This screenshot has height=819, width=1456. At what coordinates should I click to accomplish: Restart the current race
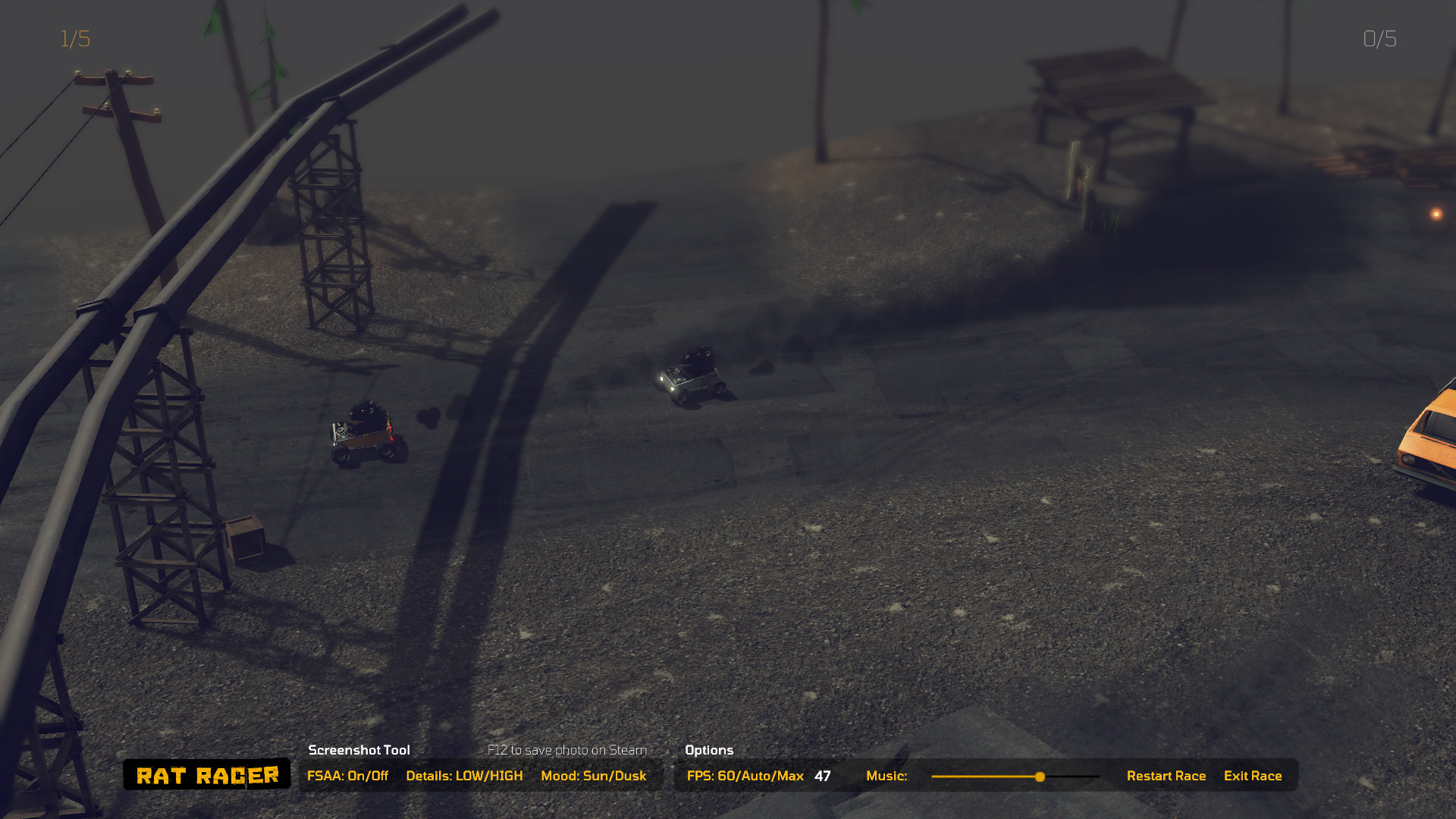pos(1166,776)
